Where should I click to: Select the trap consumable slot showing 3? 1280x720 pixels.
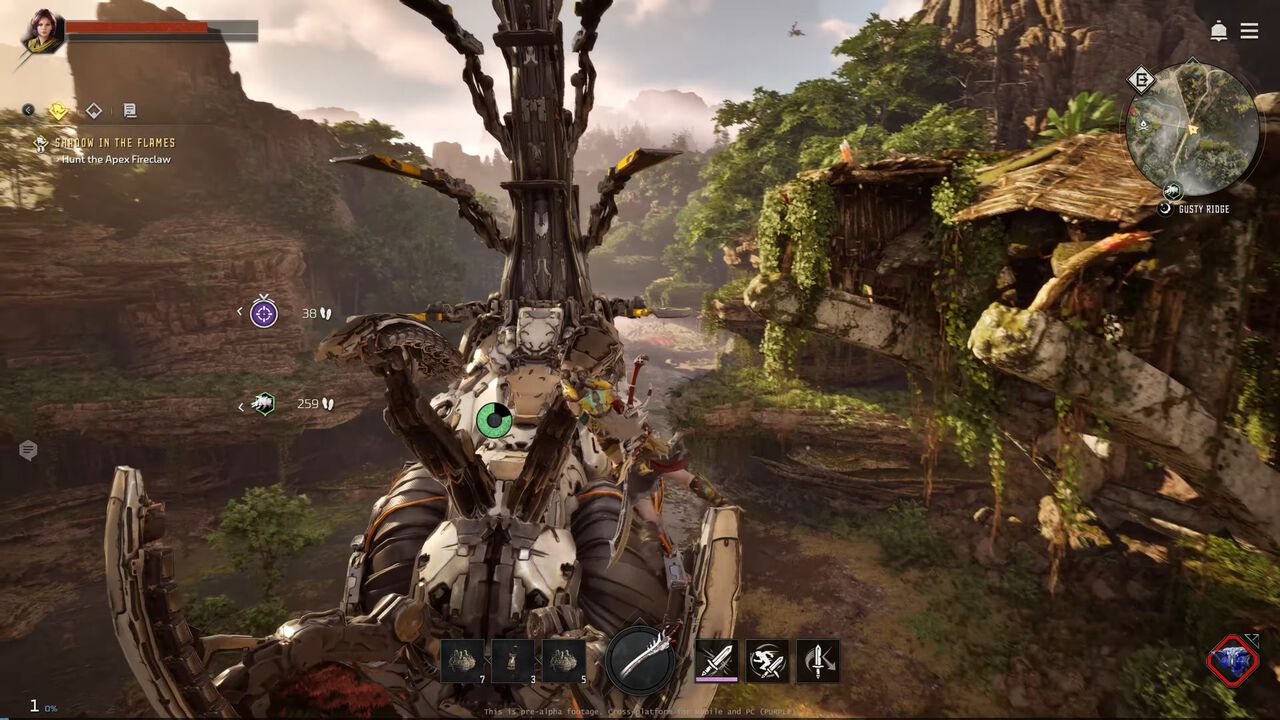coord(511,660)
